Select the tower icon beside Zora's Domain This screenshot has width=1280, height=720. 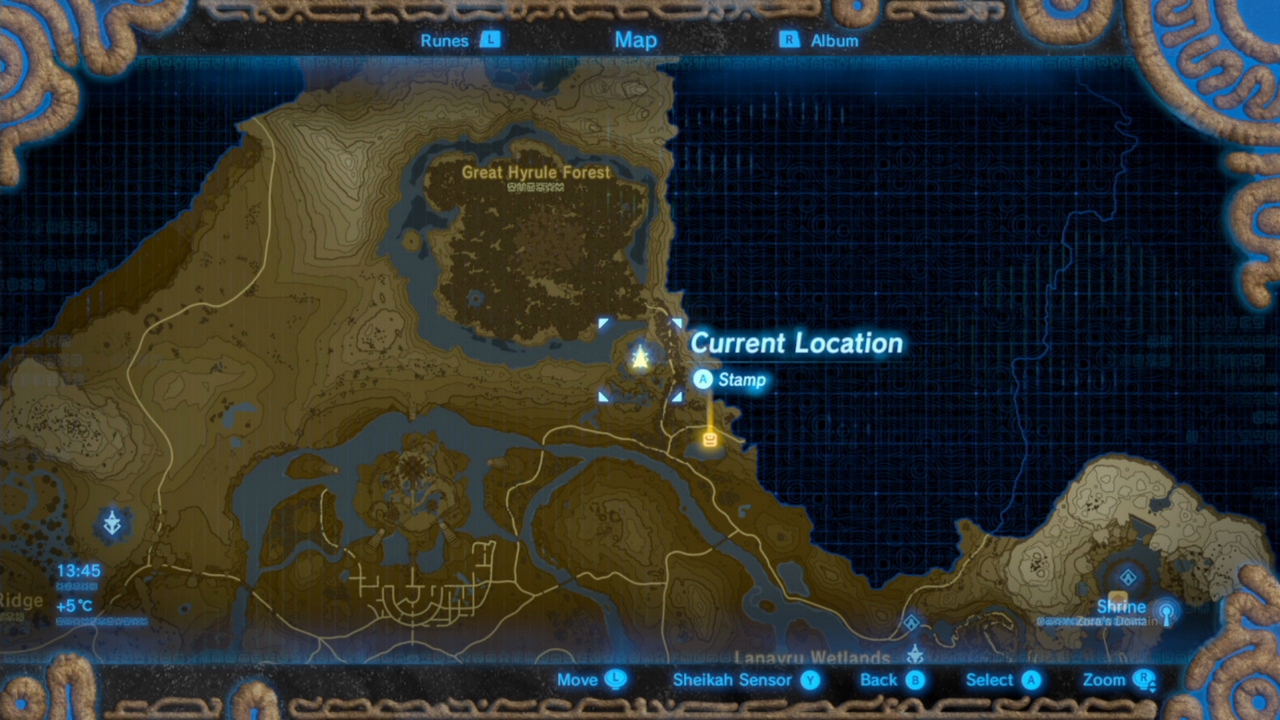tap(1165, 611)
